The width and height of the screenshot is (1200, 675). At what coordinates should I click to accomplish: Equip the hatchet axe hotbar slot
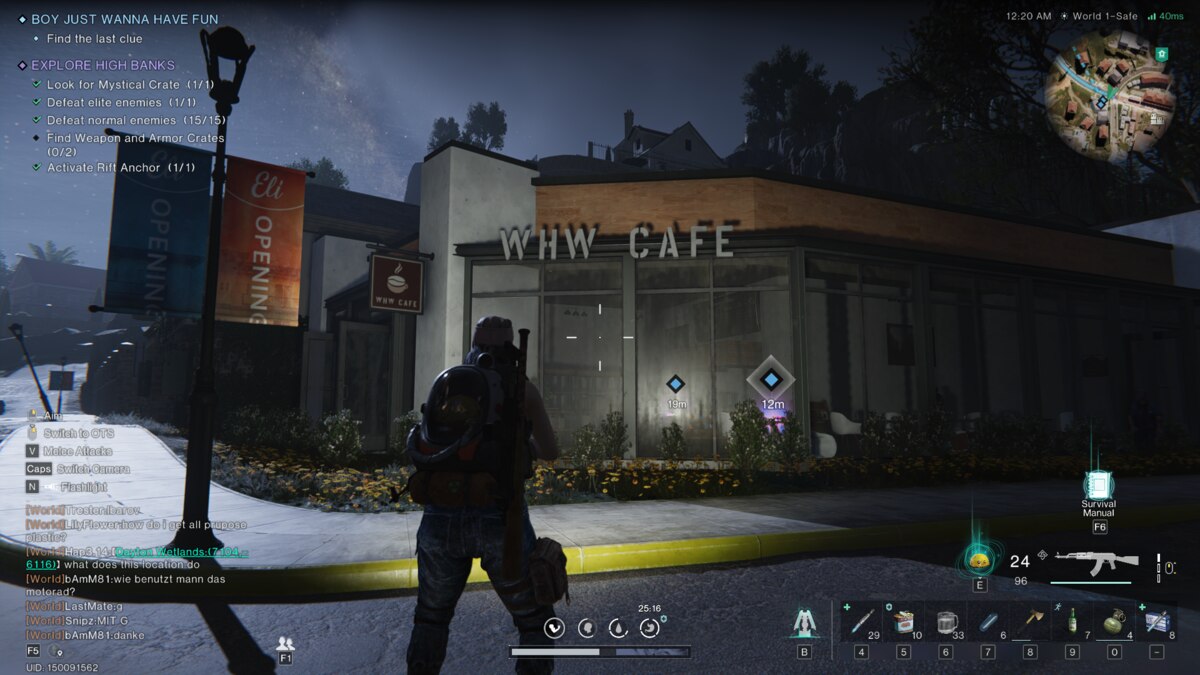(1029, 622)
